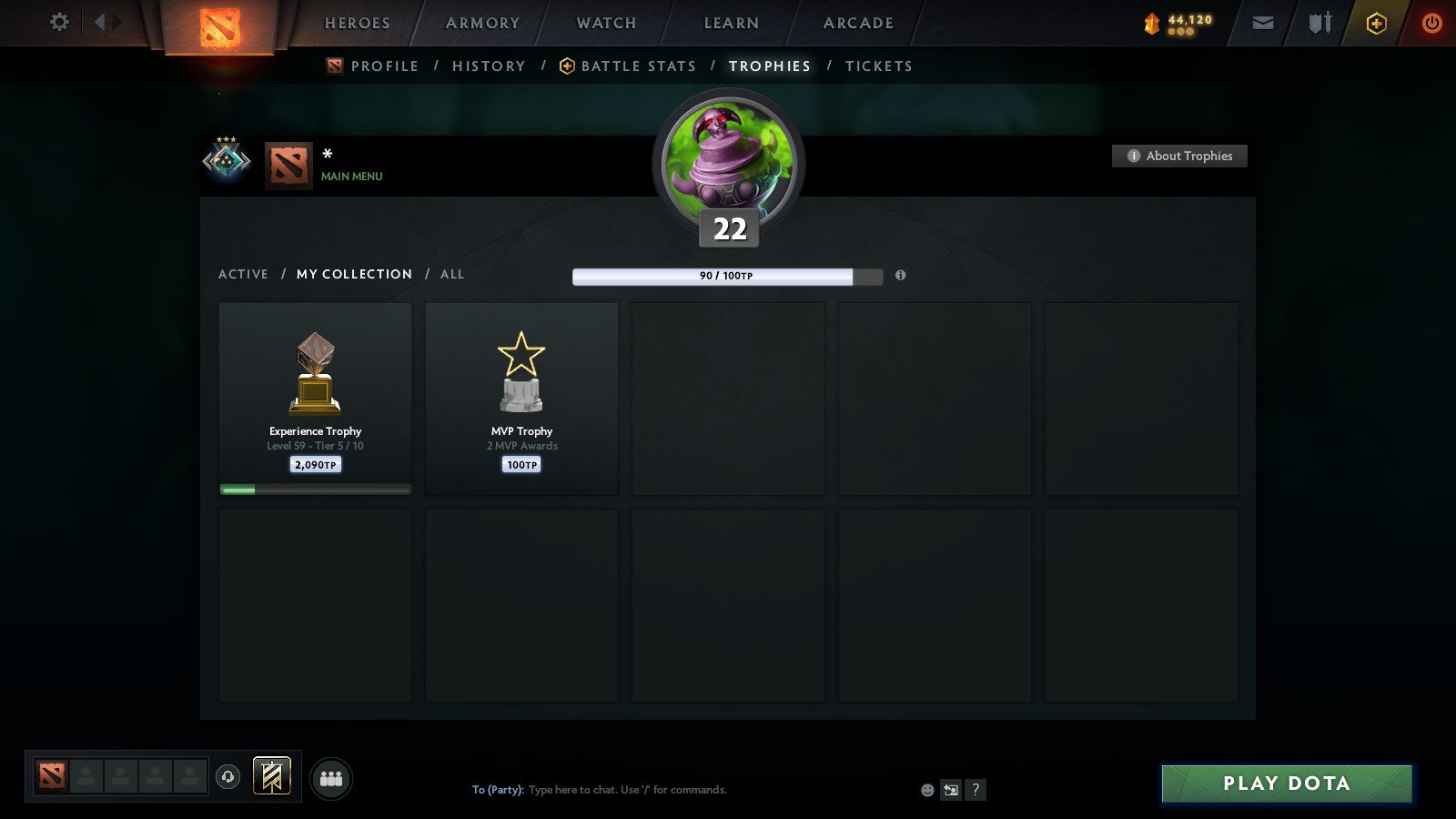Screen dimensions: 1456x819
Task: Open the mail notifications icon
Action: 1263,23
